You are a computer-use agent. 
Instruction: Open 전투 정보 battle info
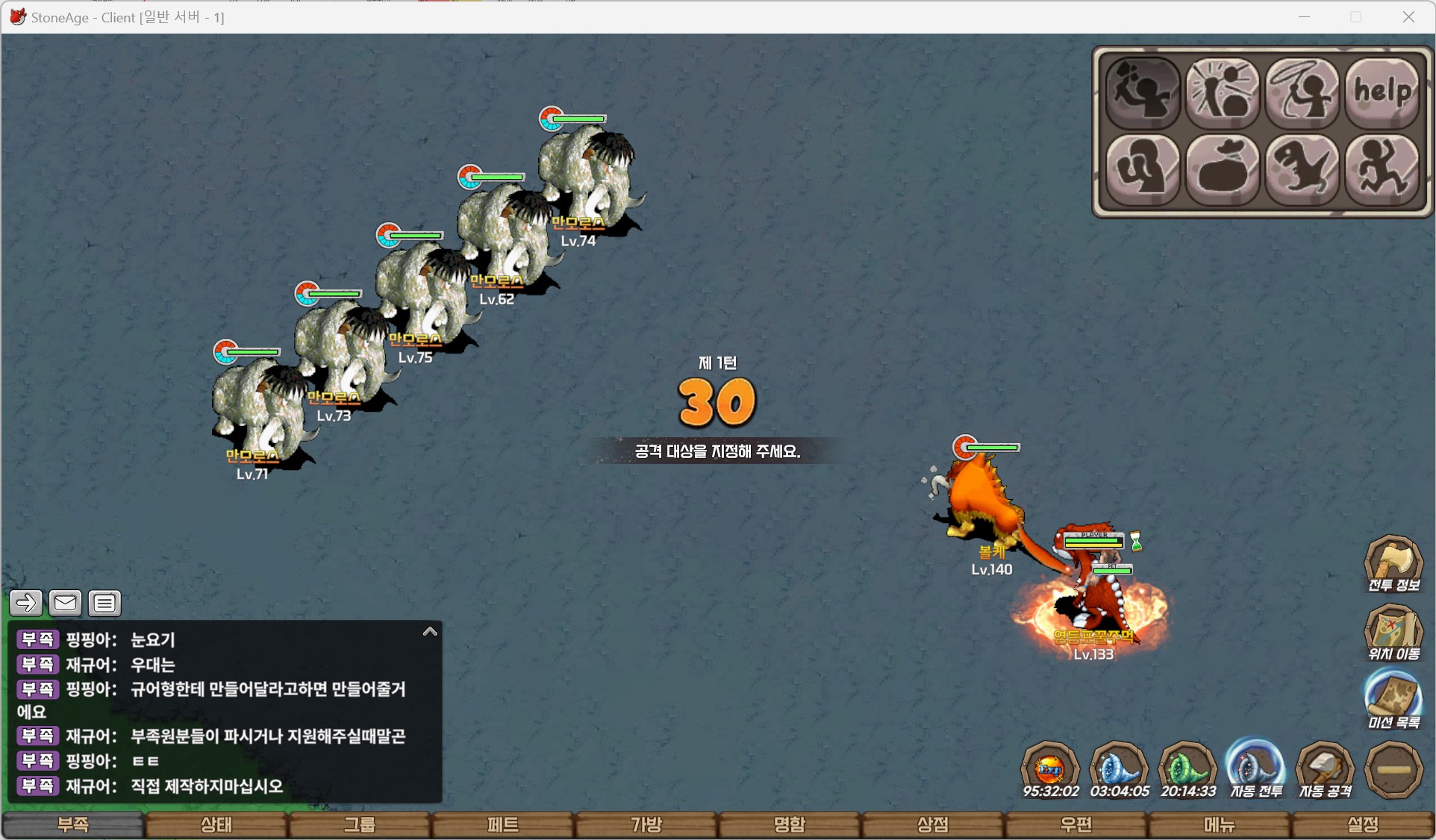pos(1393,564)
